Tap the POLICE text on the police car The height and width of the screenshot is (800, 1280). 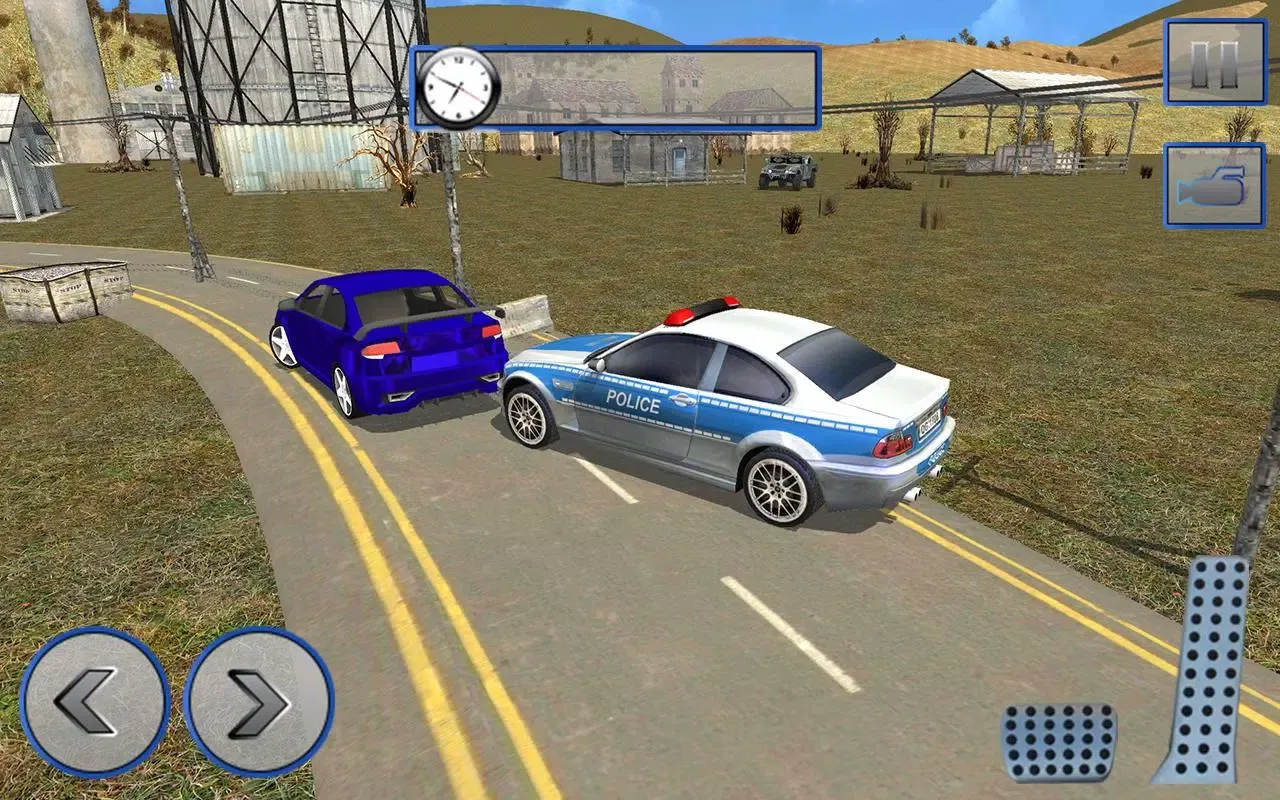(630, 400)
